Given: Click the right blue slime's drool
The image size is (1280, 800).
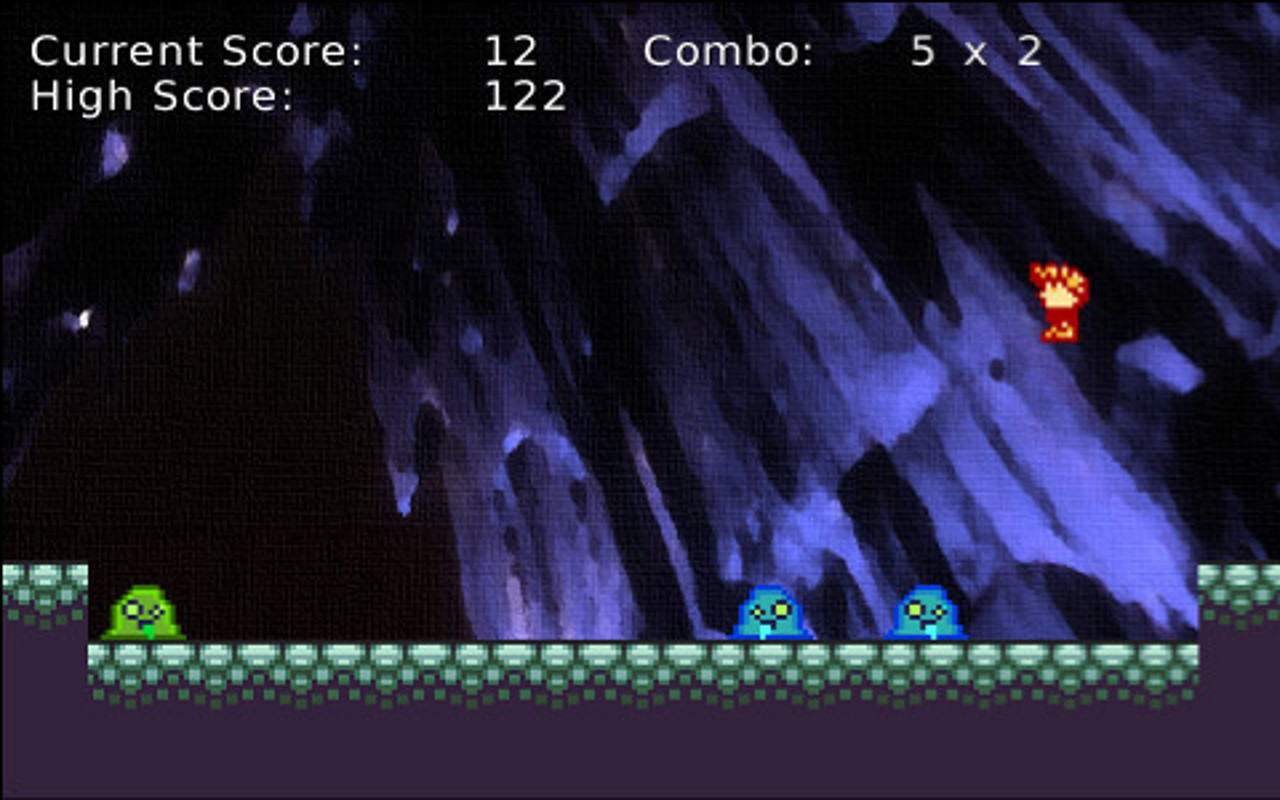Looking at the screenshot, I should pyautogui.click(x=930, y=630).
